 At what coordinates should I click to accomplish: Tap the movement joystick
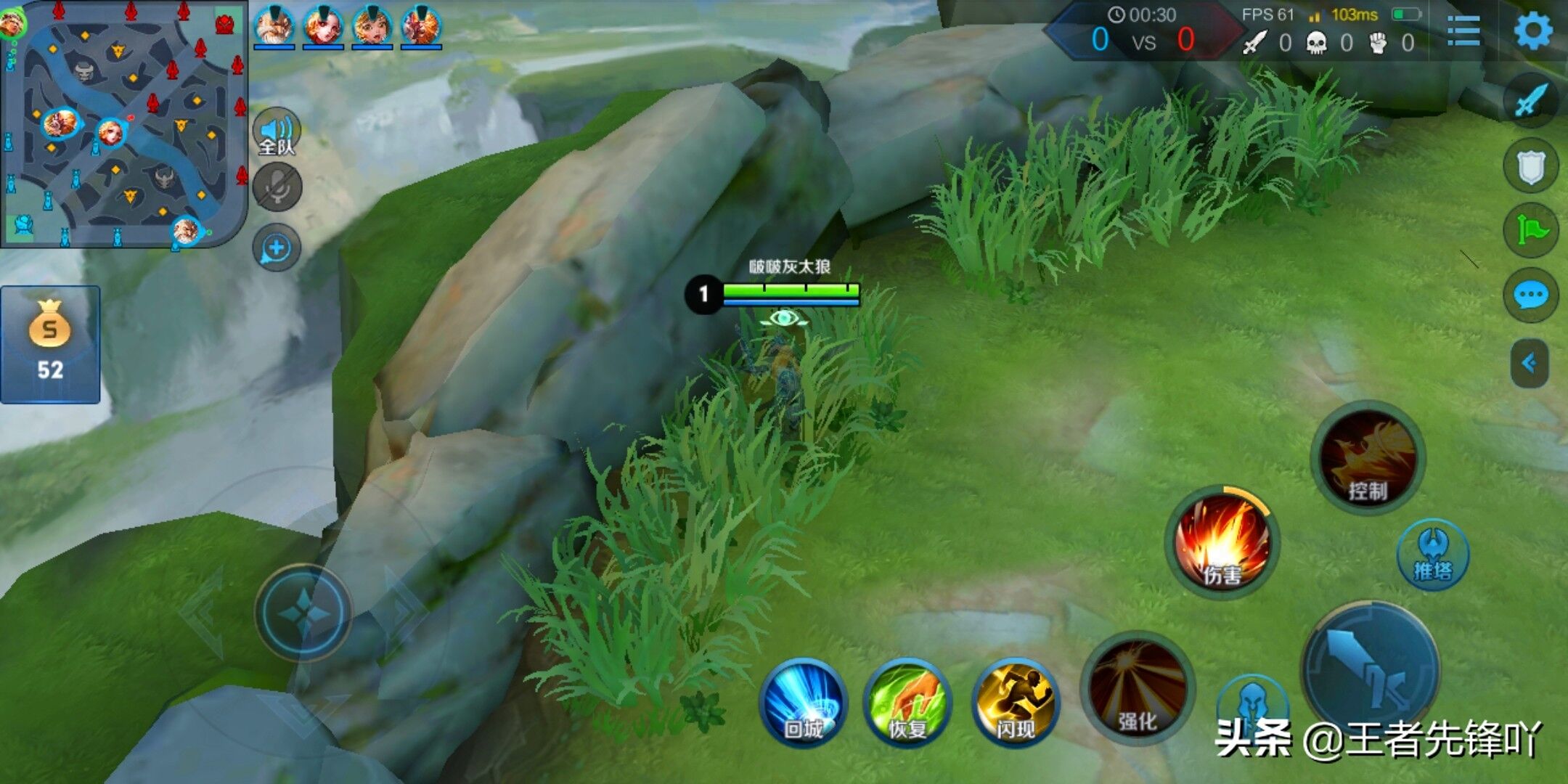click(303, 613)
